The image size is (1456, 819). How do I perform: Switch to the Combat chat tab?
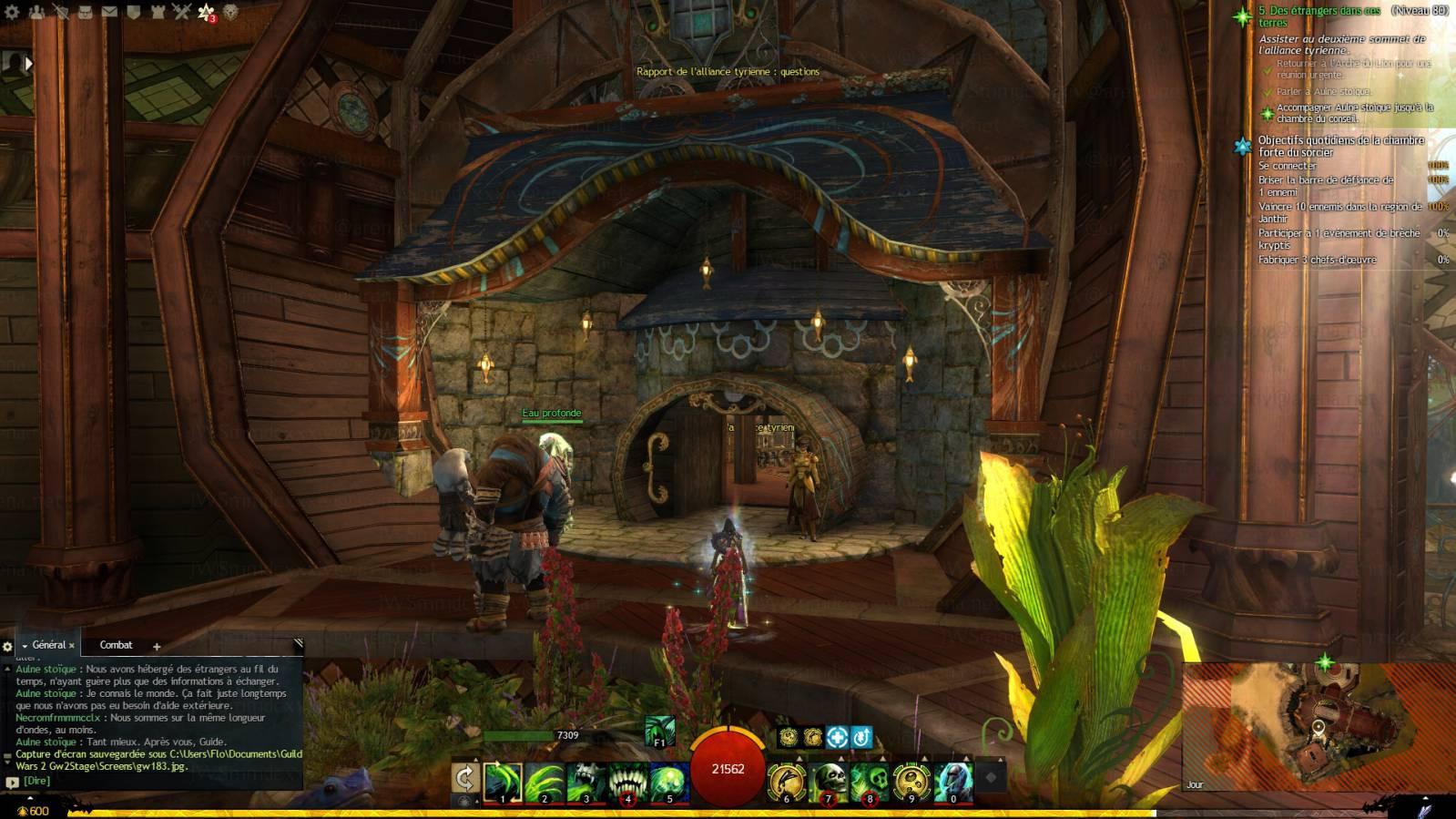116,645
